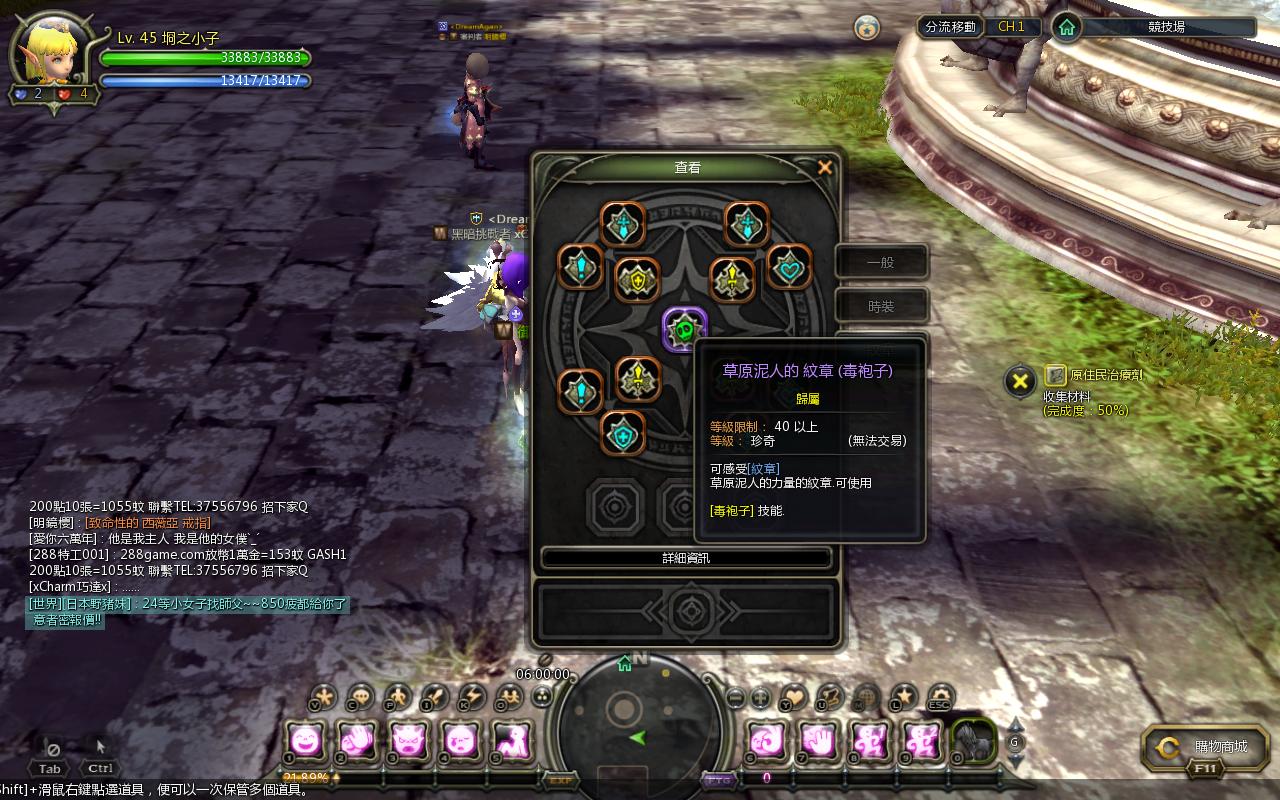
Task: Open the ESC gear system menu
Action: click(x=940, y=696)
